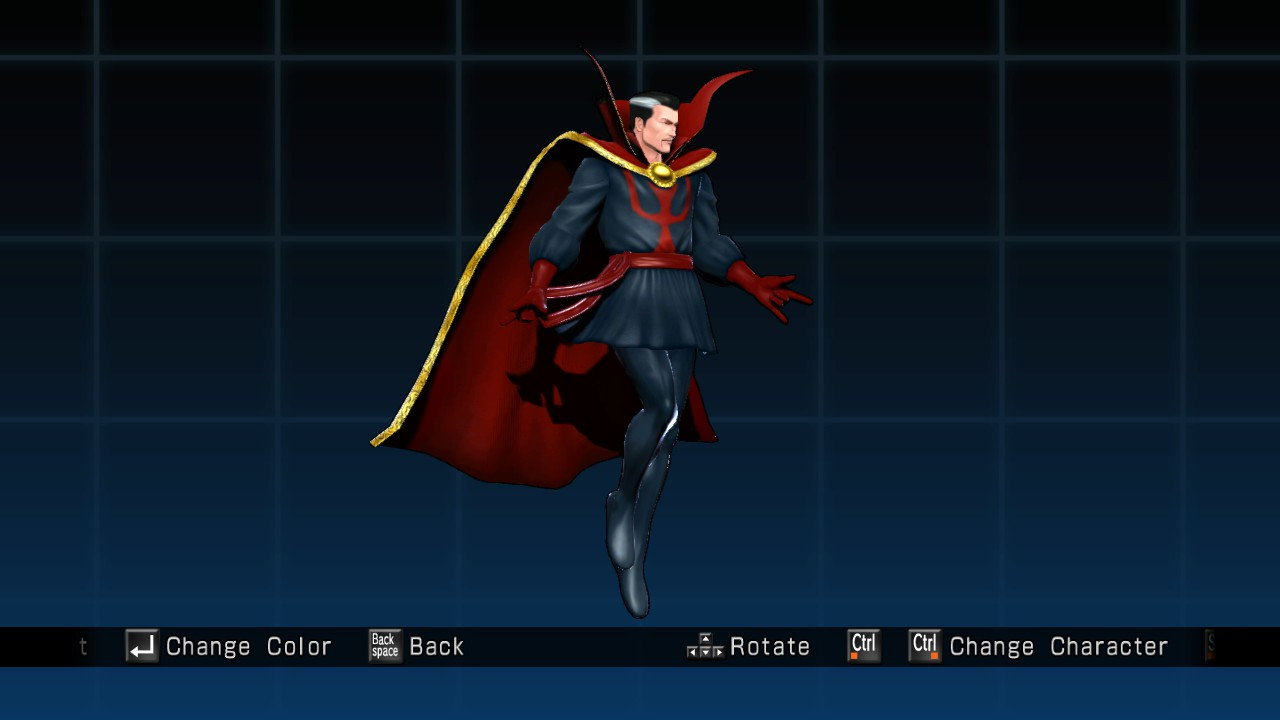Click the down arrow in the Rotate icon
1280x720 pixels.
(x=705, y=655)
